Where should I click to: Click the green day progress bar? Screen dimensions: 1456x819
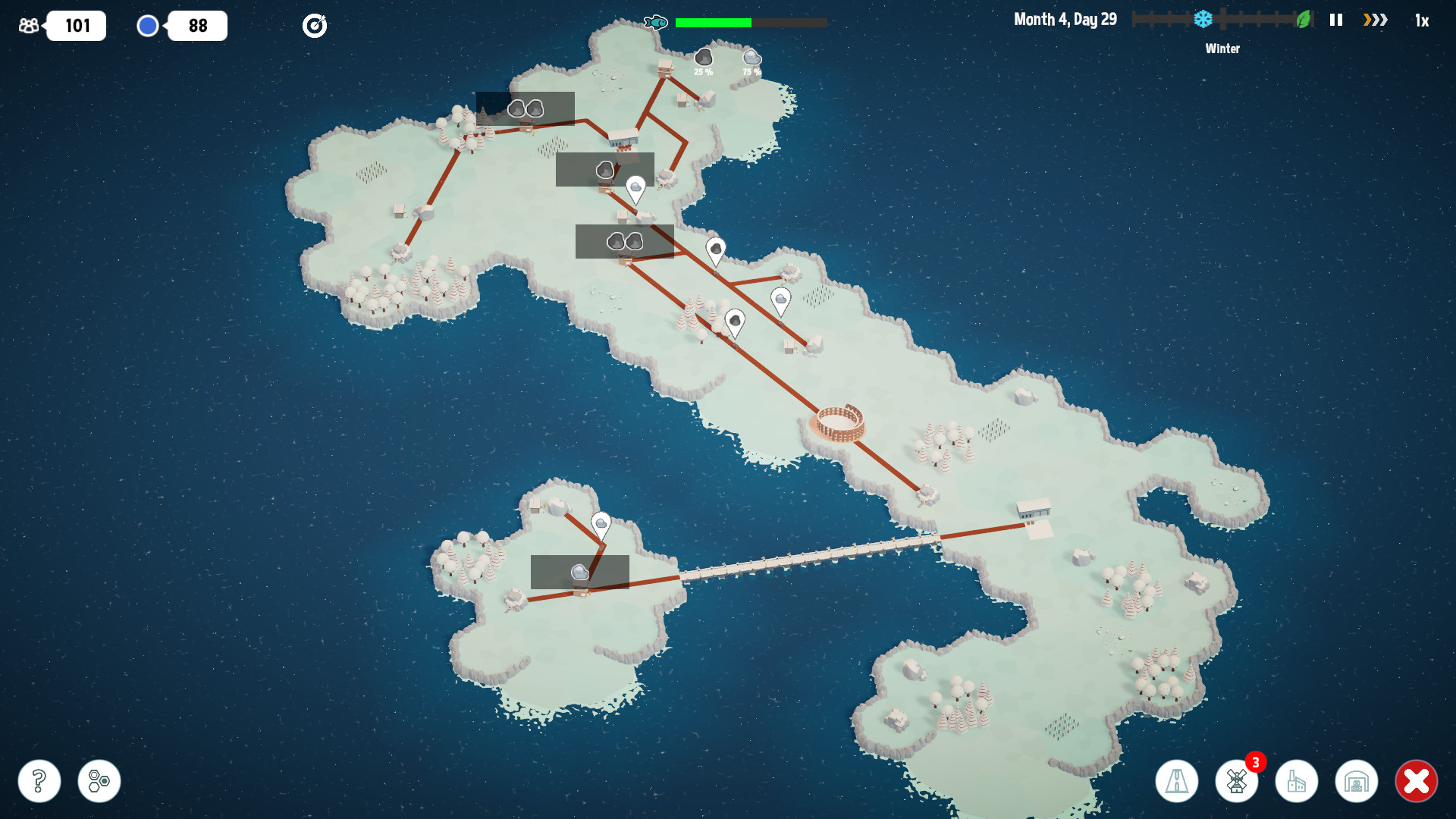pyautogui.click(x=711, y=22)
